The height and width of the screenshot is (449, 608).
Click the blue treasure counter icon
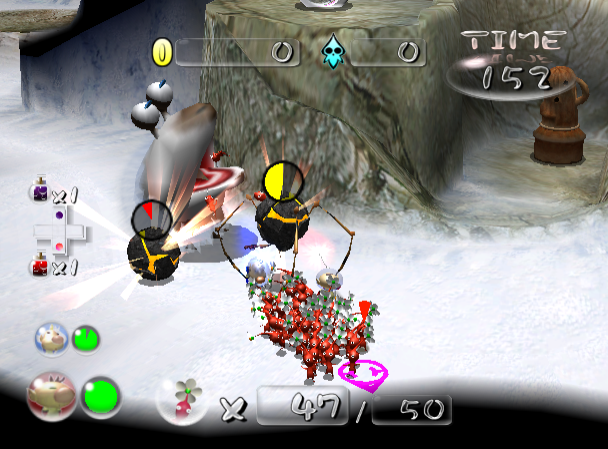pos(331,52)
